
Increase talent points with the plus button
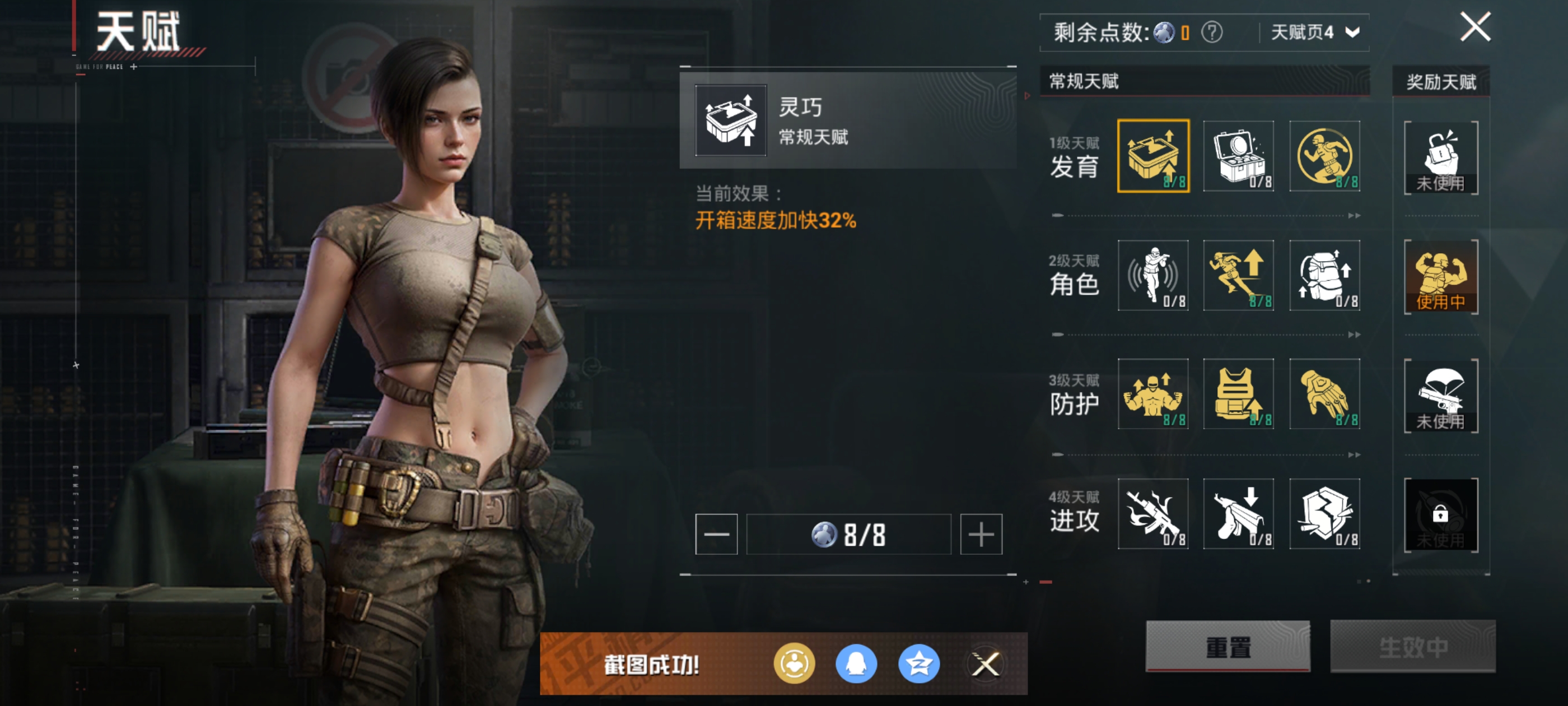point(981,534)
